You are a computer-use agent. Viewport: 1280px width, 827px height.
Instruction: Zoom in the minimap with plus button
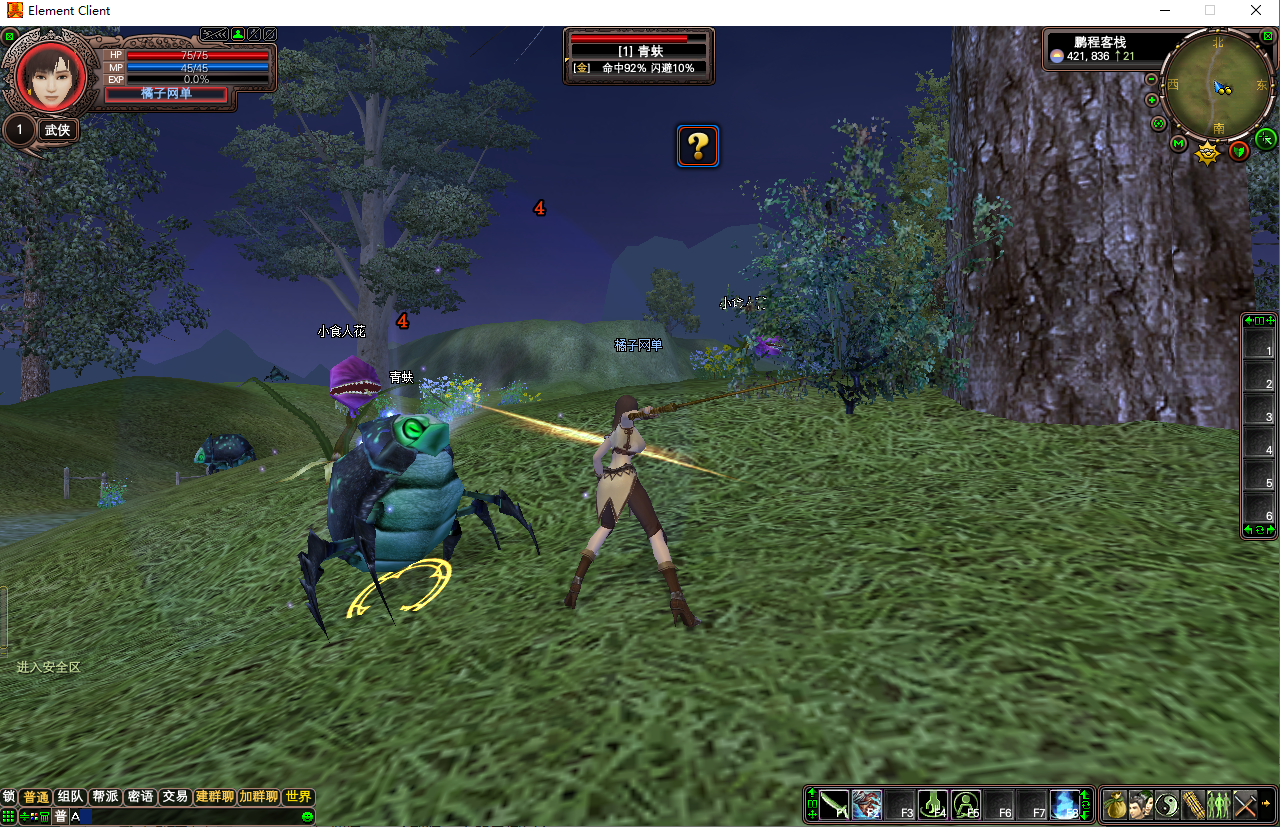point(1152,100)
